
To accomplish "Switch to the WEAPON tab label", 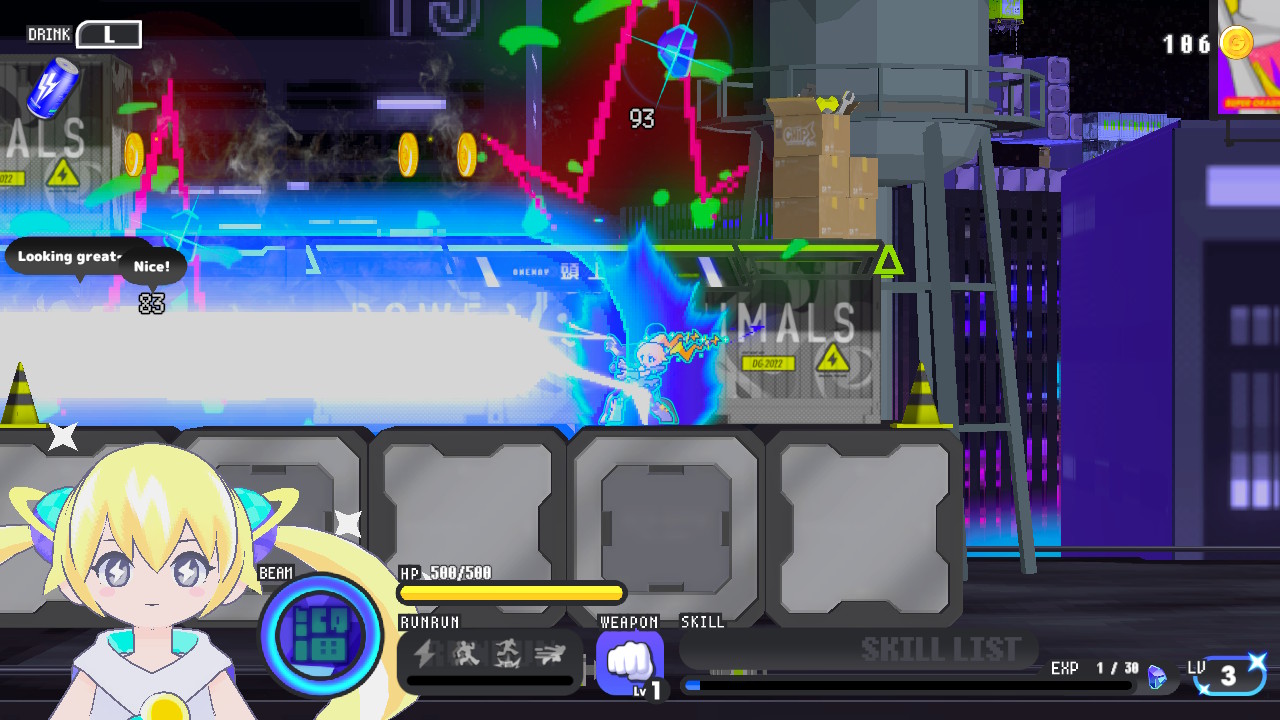I will [x=629, y=621].
